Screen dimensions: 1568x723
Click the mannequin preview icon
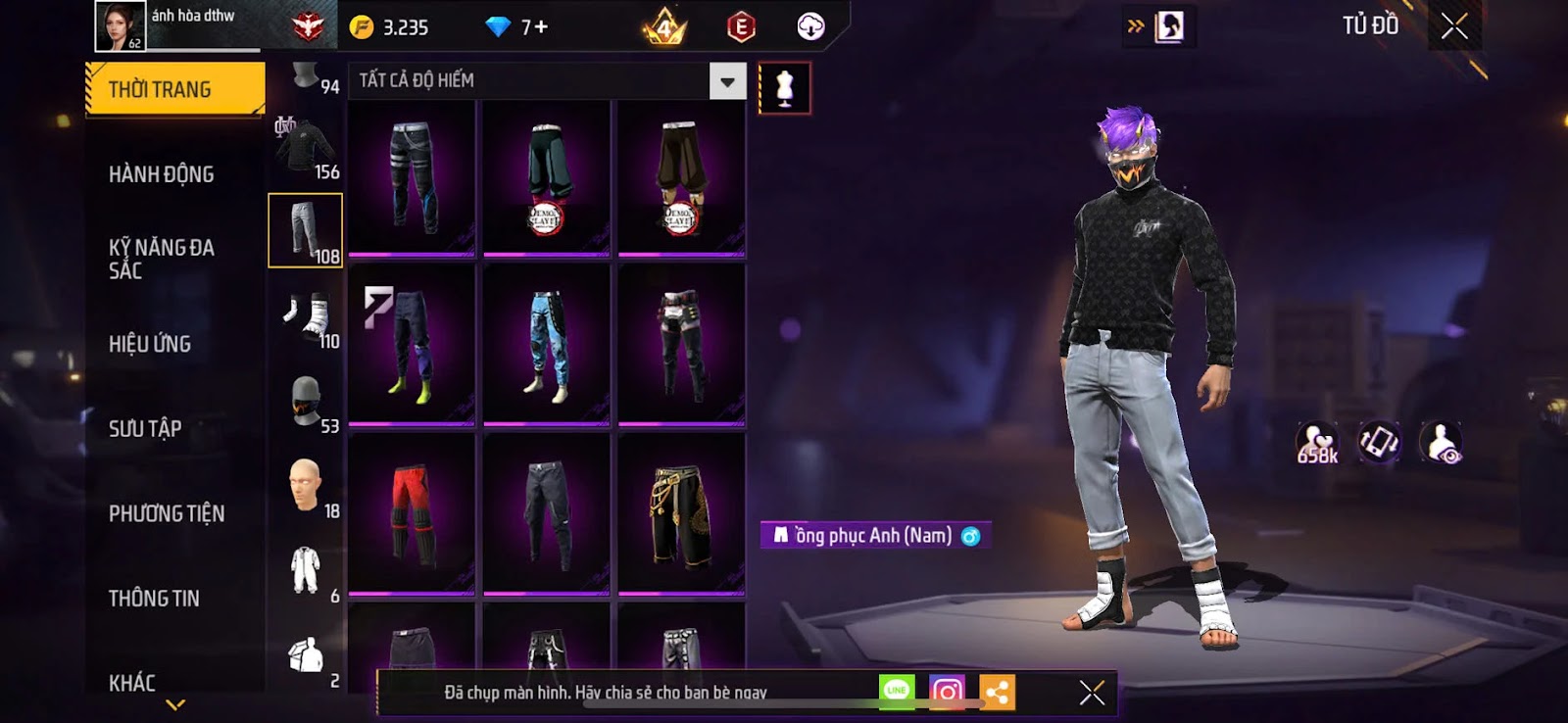click(x=784, y=88)
